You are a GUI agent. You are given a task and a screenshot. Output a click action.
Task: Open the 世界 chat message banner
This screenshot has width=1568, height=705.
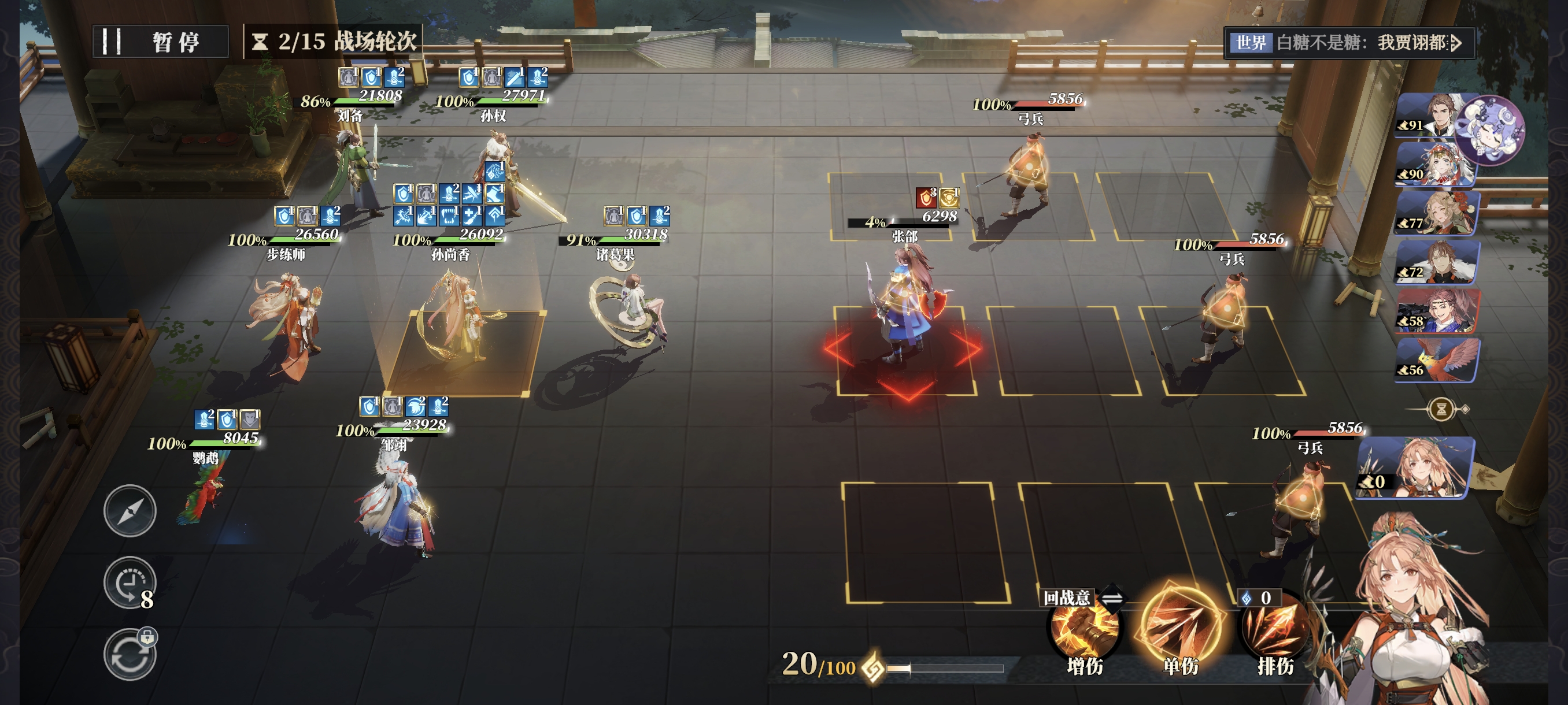1348,43
